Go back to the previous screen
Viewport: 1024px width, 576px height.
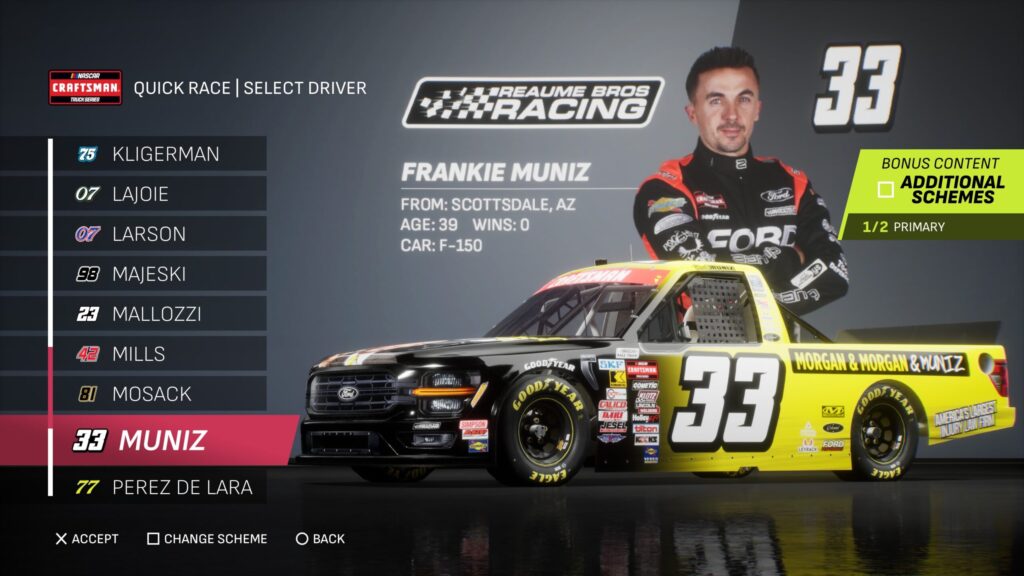tap(320, 539)
